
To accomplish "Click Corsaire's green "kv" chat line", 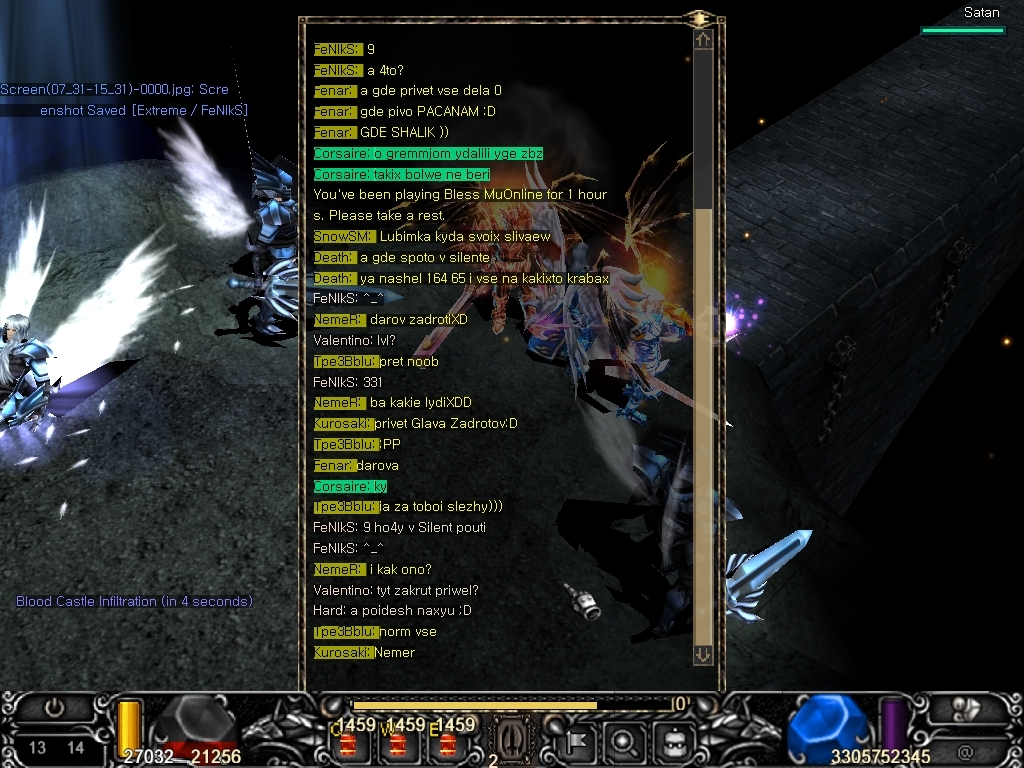I will 350,486.
